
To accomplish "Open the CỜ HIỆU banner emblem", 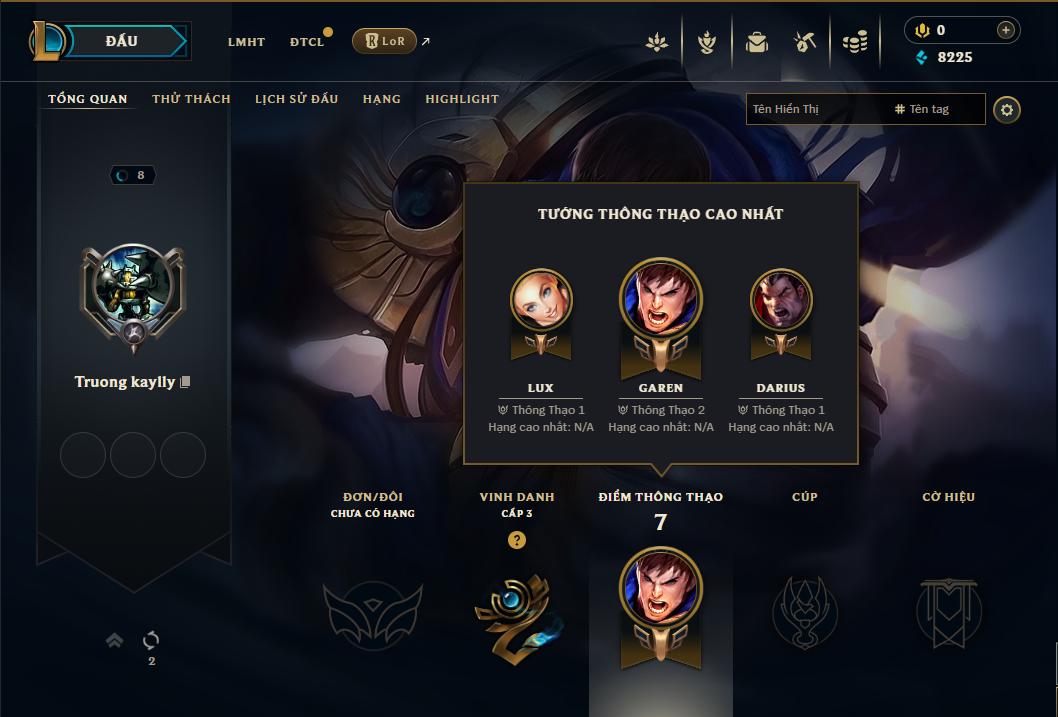I will click(949, 611).
